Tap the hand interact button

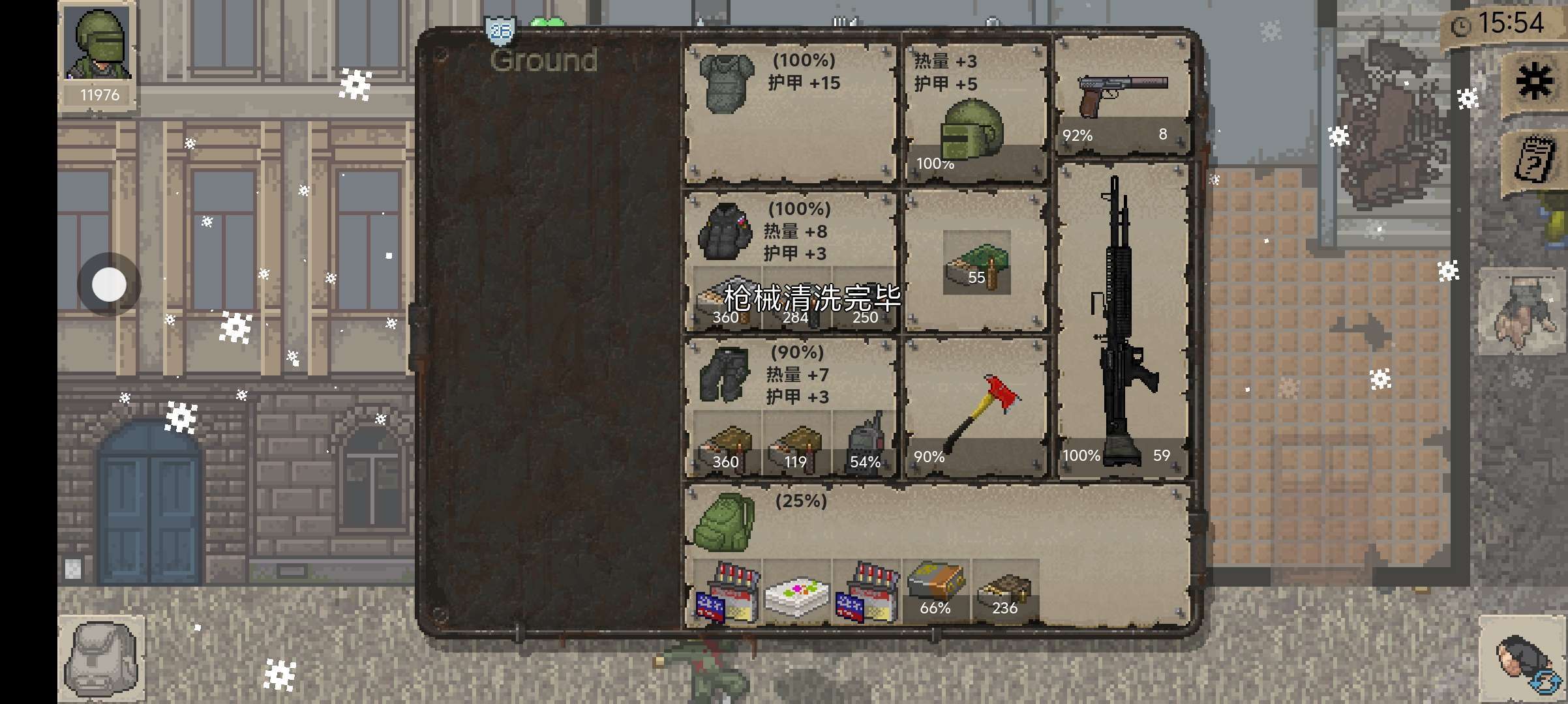1521,313
